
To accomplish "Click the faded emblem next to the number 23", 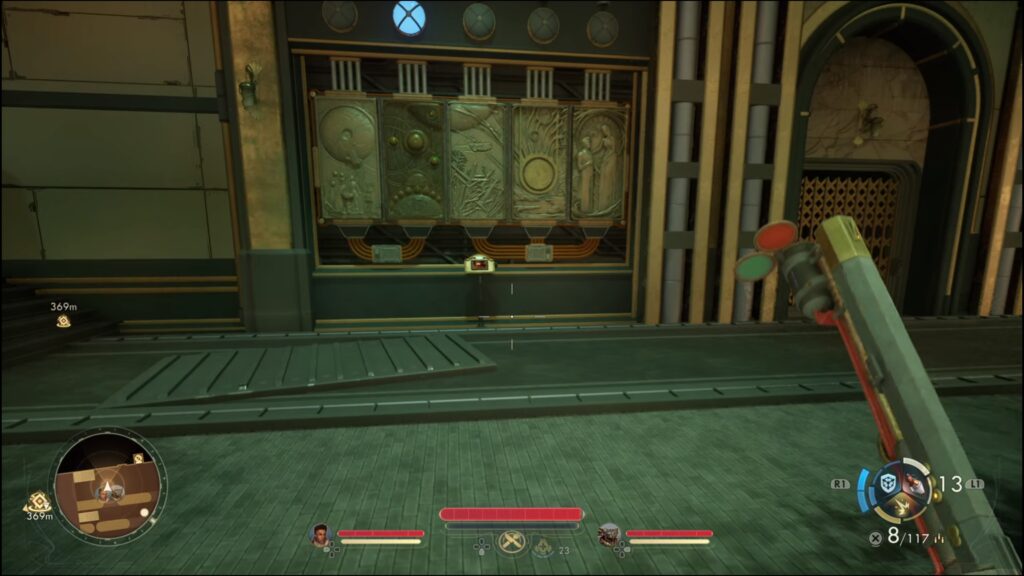I will coord(541,546).
